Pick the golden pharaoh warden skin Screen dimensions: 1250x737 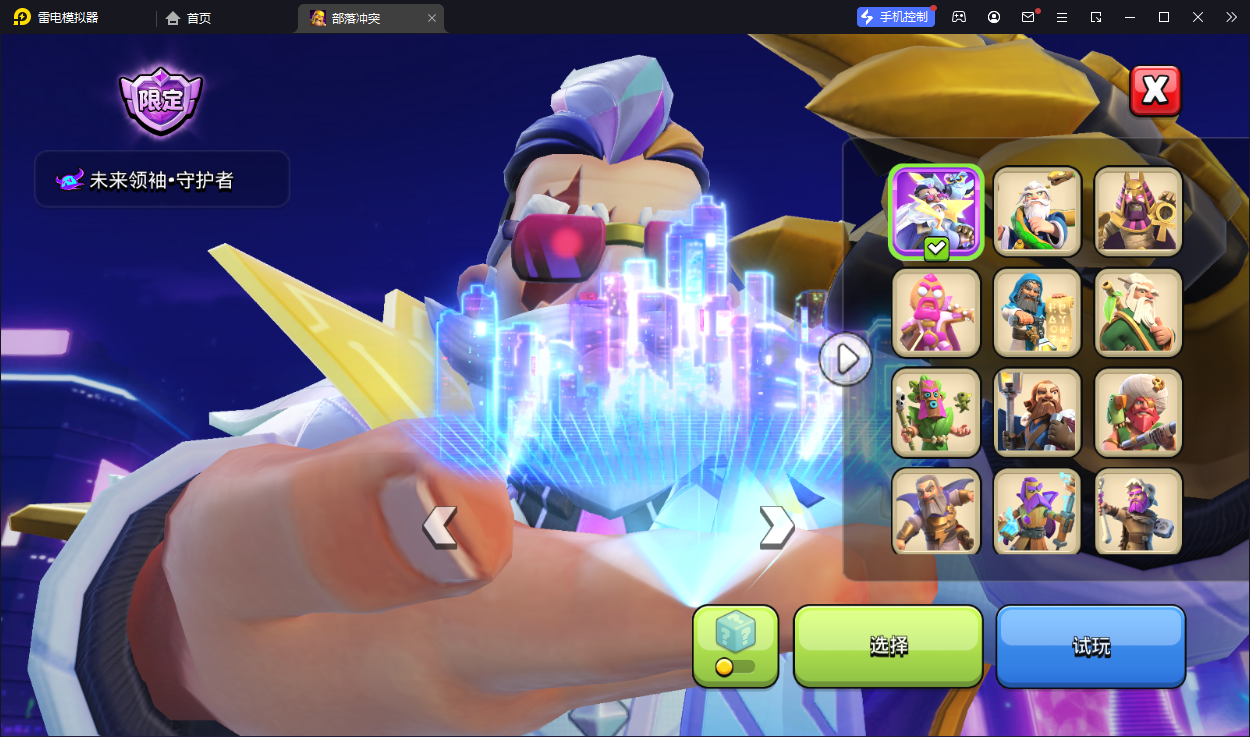pyautogui.click(x=1138, y=212)
